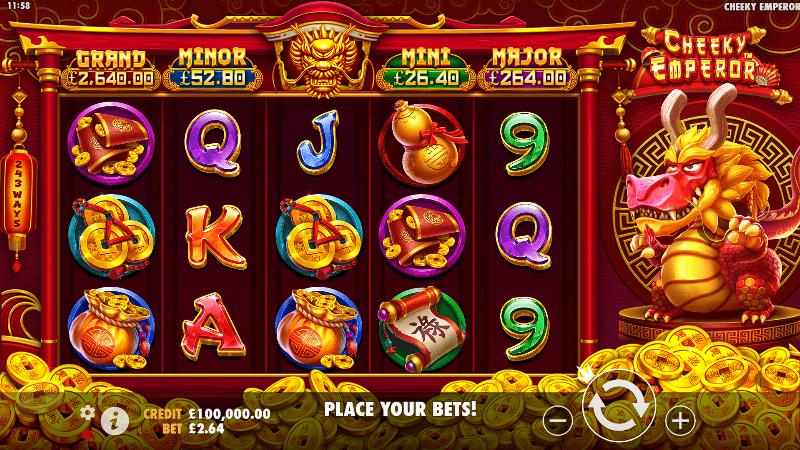
Task: Increase the bet with the plus button
Action: coord(680,421)
